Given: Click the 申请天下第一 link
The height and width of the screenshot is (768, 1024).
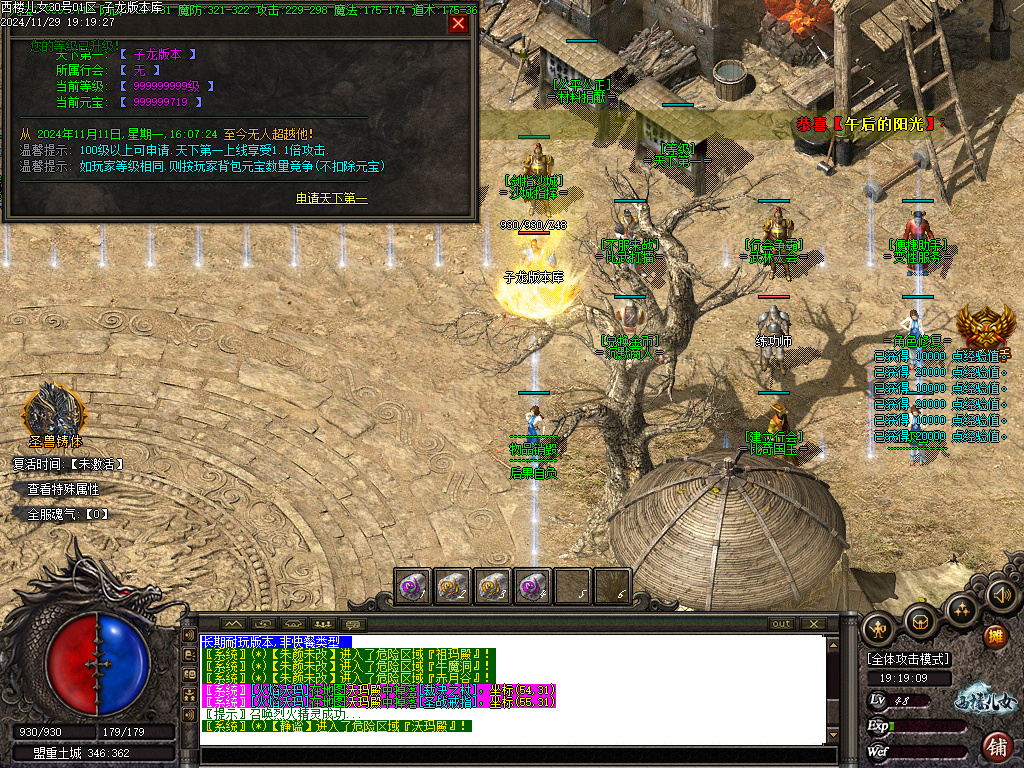Looking at the screenshot, I should [331, 198].
